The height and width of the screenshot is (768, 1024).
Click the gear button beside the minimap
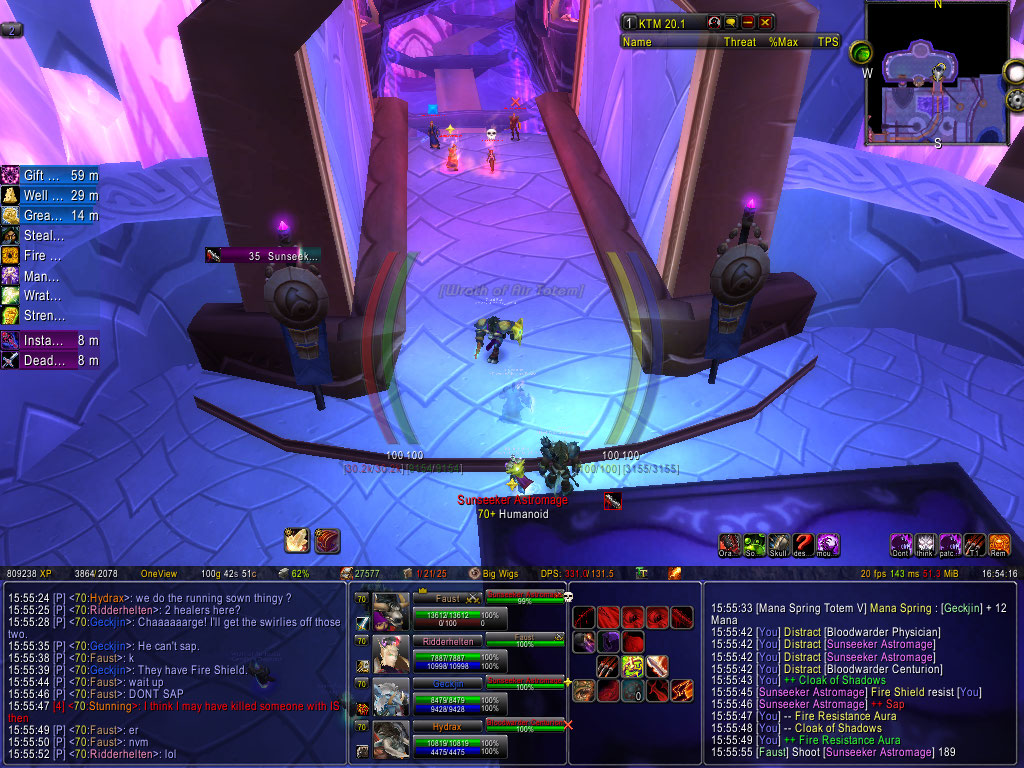(x=1014, y=98)
